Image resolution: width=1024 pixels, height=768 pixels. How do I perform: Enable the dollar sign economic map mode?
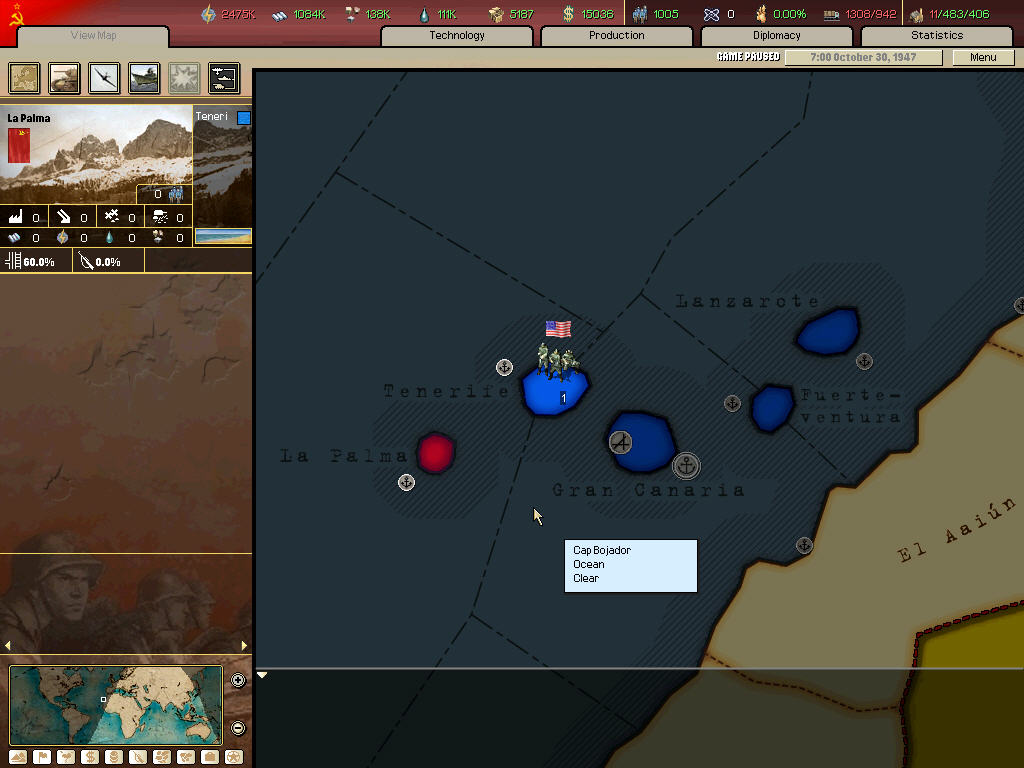[x=90, y=757]
